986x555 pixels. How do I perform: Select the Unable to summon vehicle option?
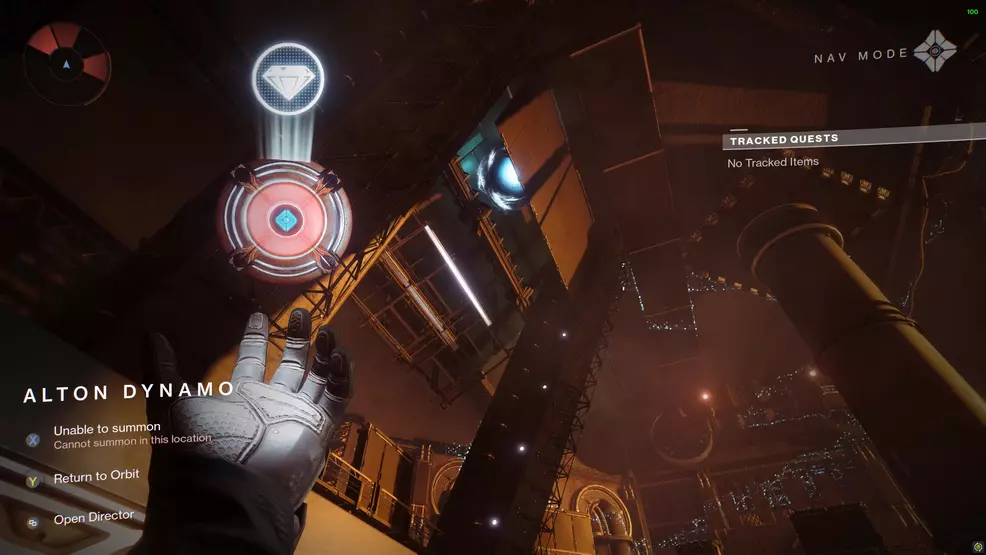pyautogui.click(x=107, y=429)
